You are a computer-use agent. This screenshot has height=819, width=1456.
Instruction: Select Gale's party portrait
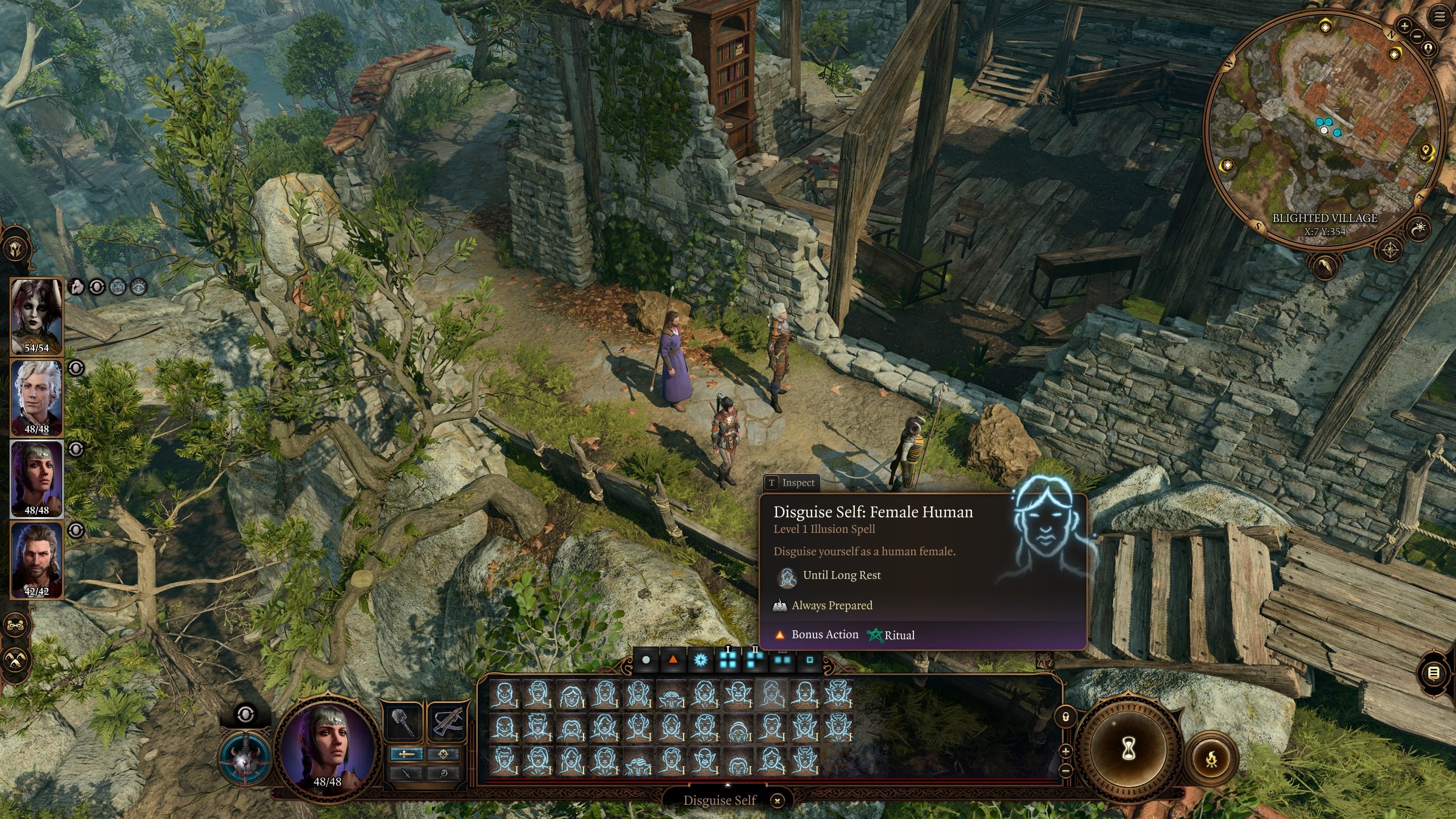(x=36, y=560)
